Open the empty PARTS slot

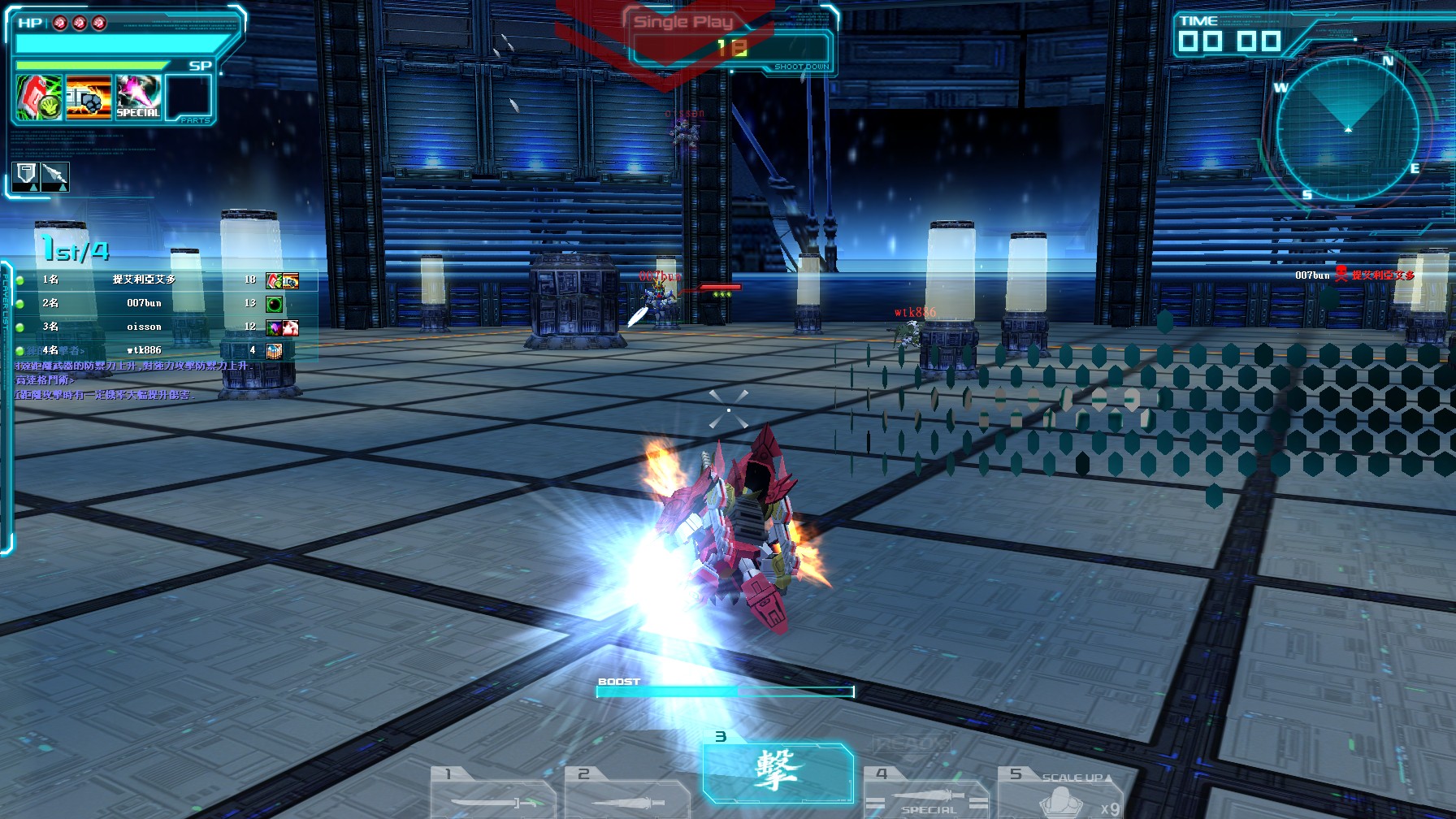tap(189, 97)
